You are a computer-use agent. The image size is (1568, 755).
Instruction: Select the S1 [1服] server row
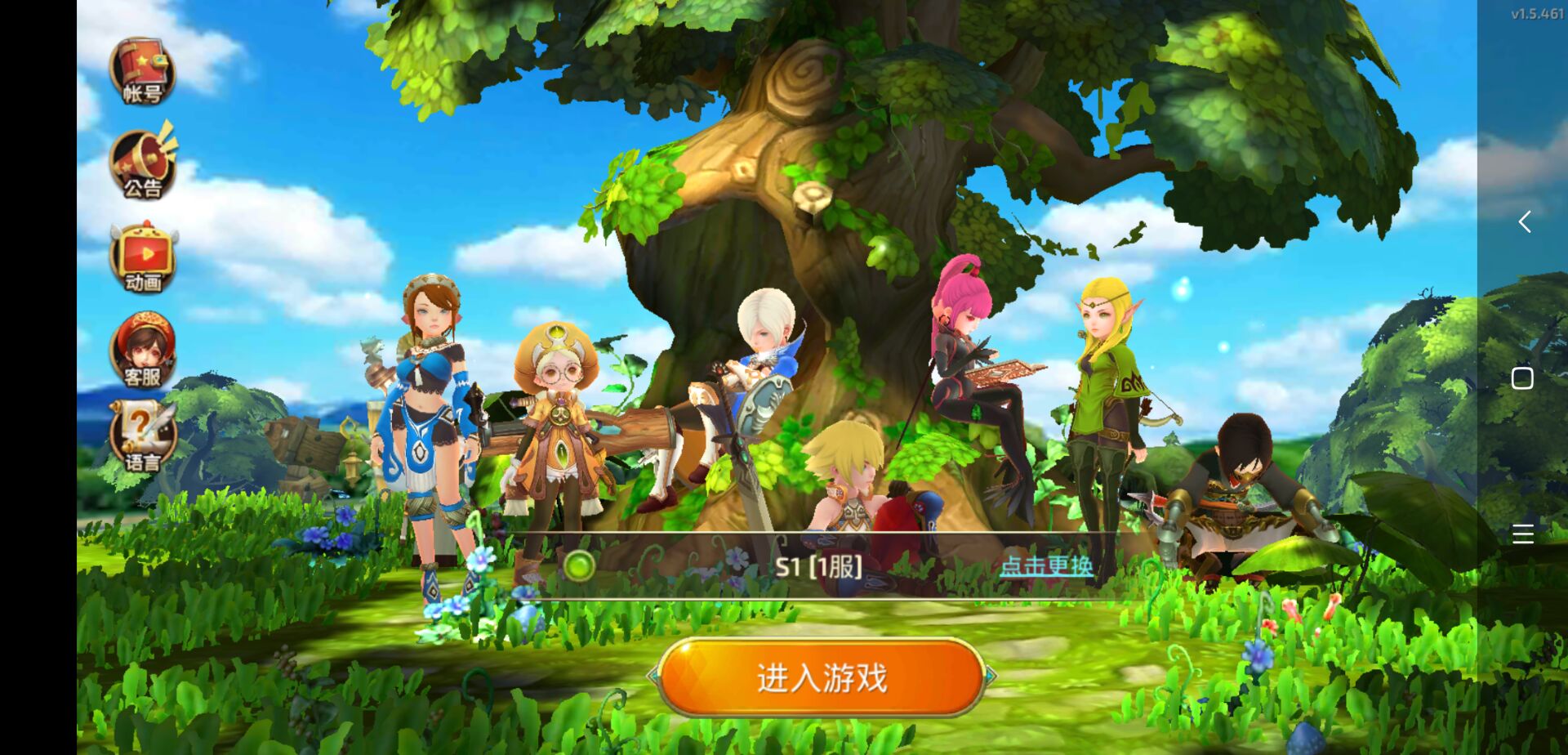tap(818, 566)
